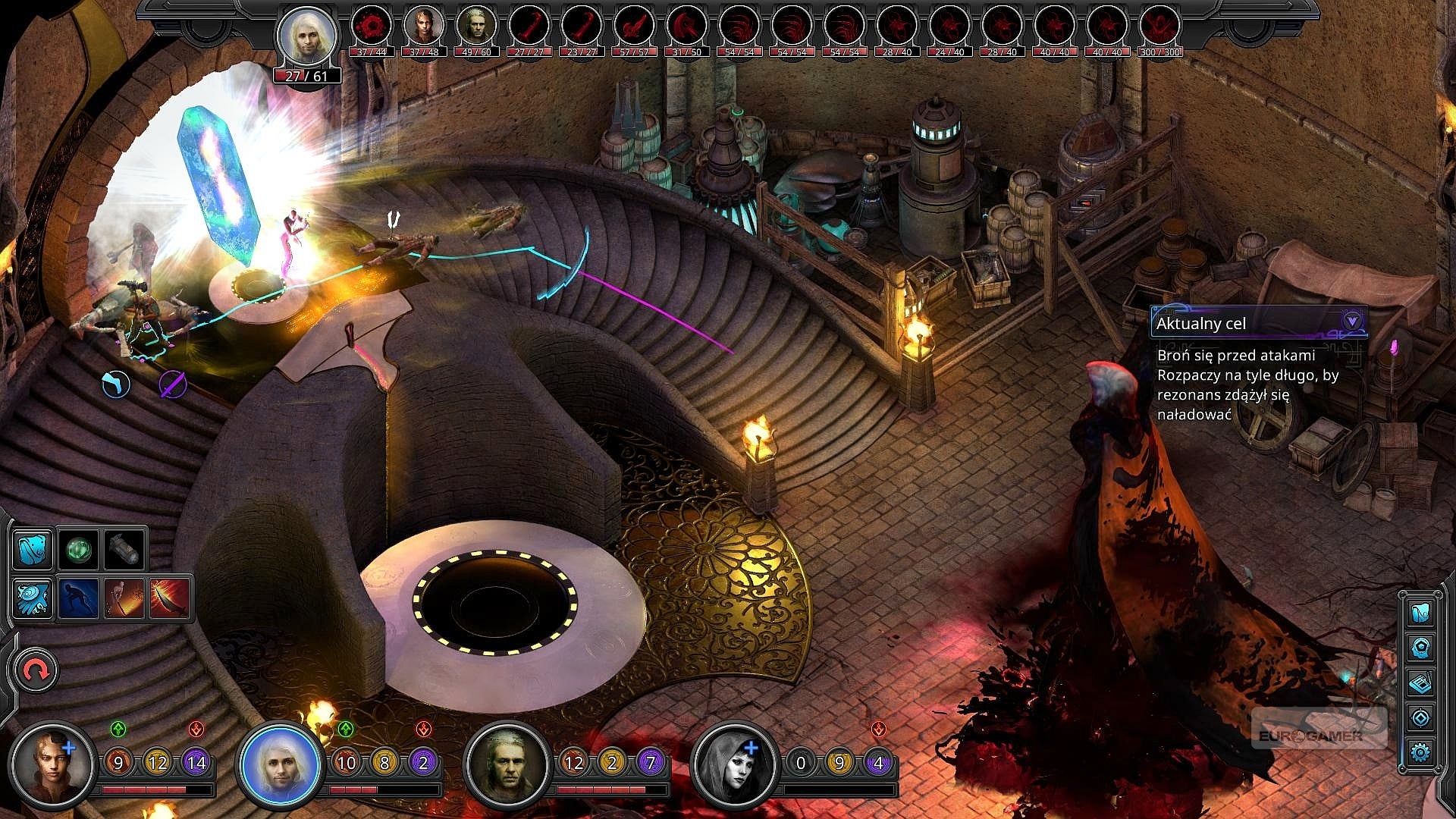Screen dimensions: 1456x819
Task: Collapse the Aktualny cel objective panel
Action: point(1351,322)
